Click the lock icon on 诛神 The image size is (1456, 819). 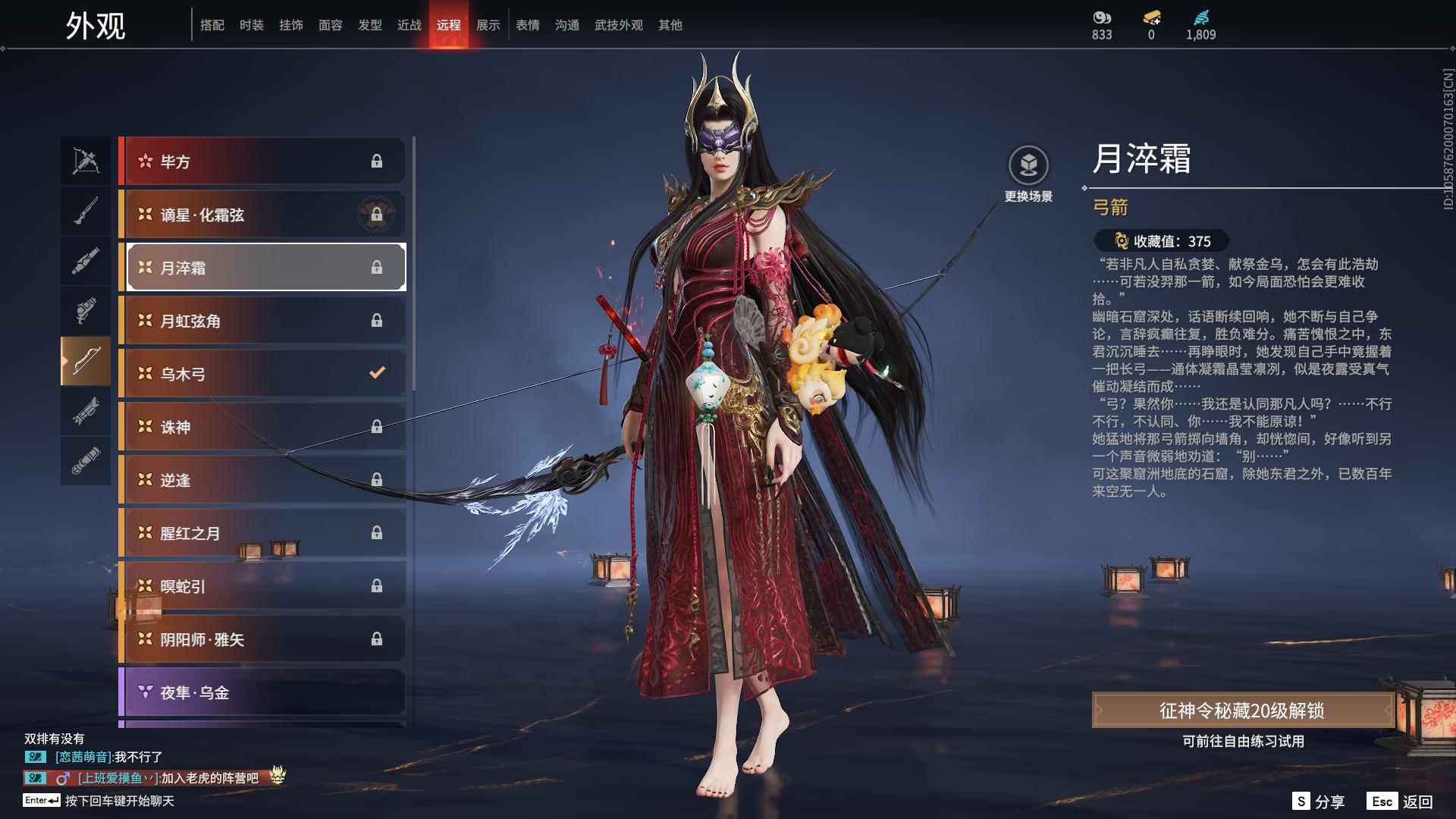(x=377, y=427)
